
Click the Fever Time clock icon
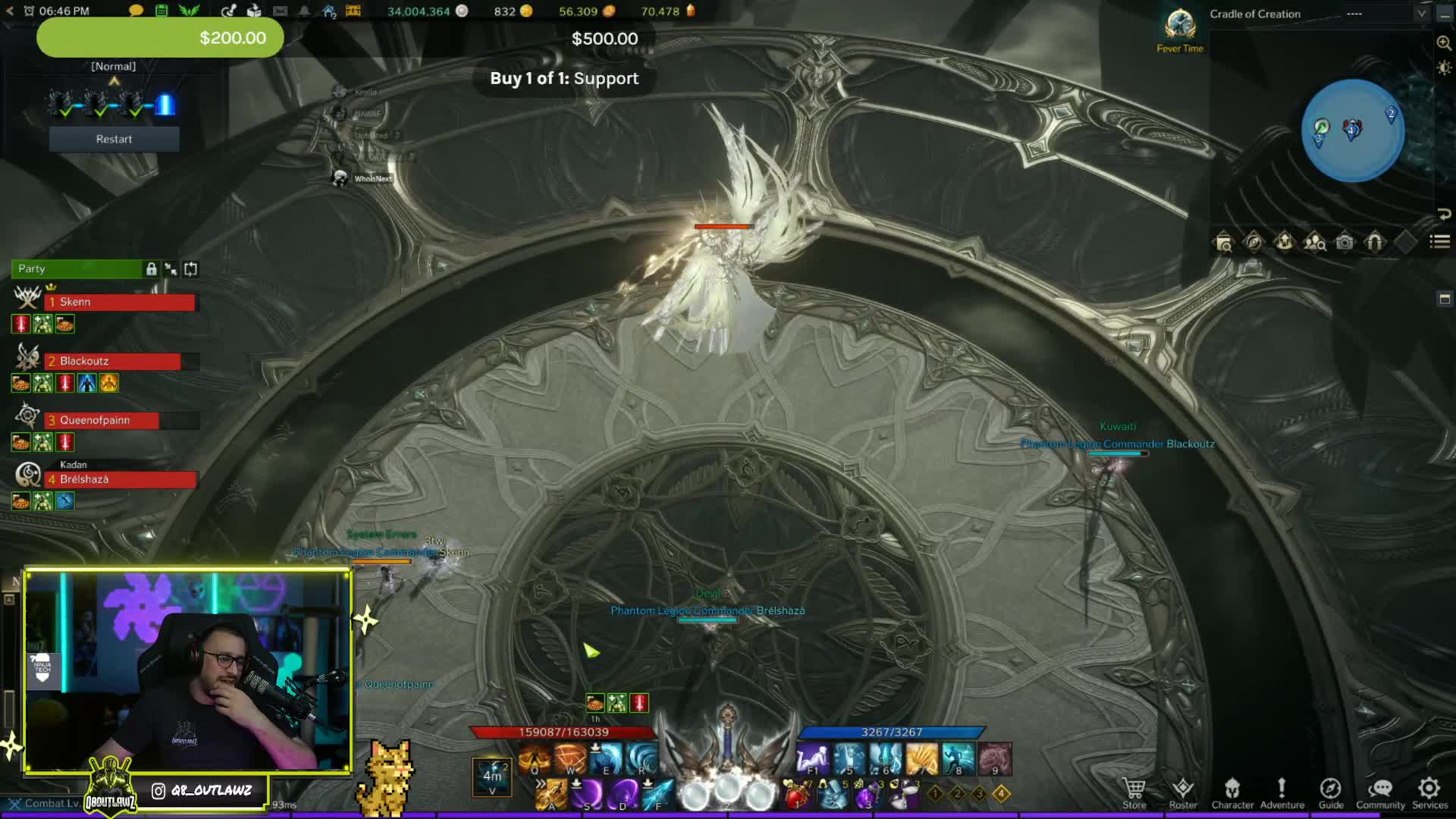point(1180,27)
